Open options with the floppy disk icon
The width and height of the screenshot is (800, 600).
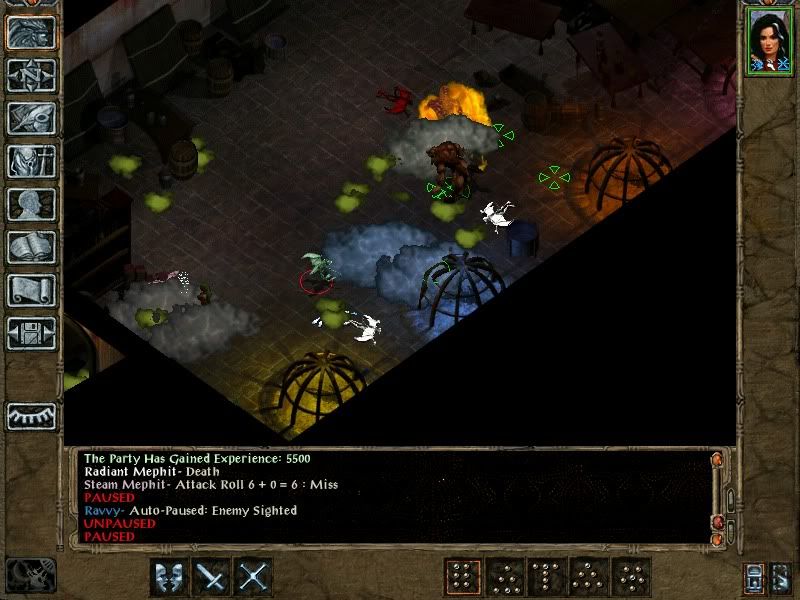click(31, 333)
